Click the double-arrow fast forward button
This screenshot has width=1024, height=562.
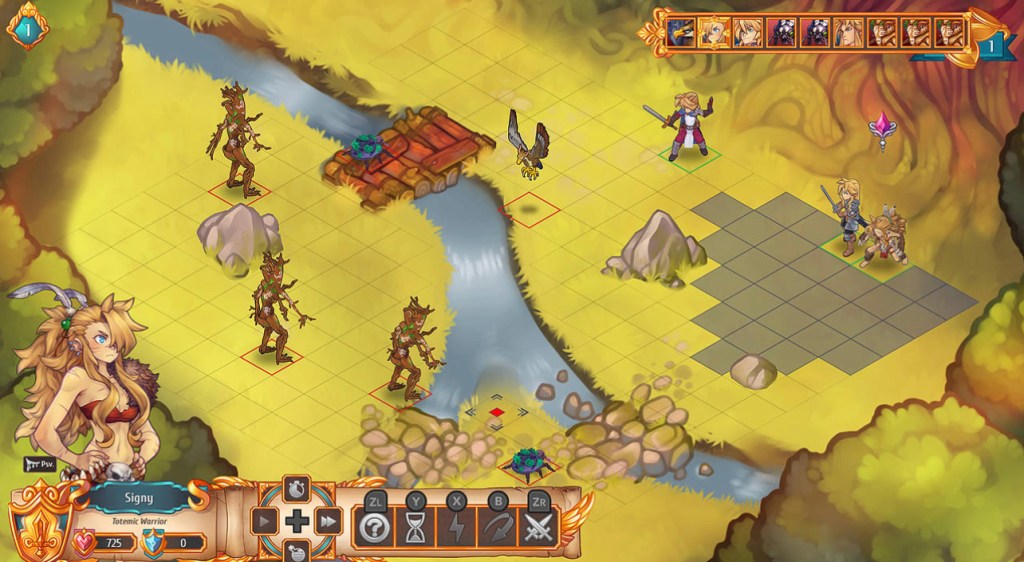click(329, 521)
